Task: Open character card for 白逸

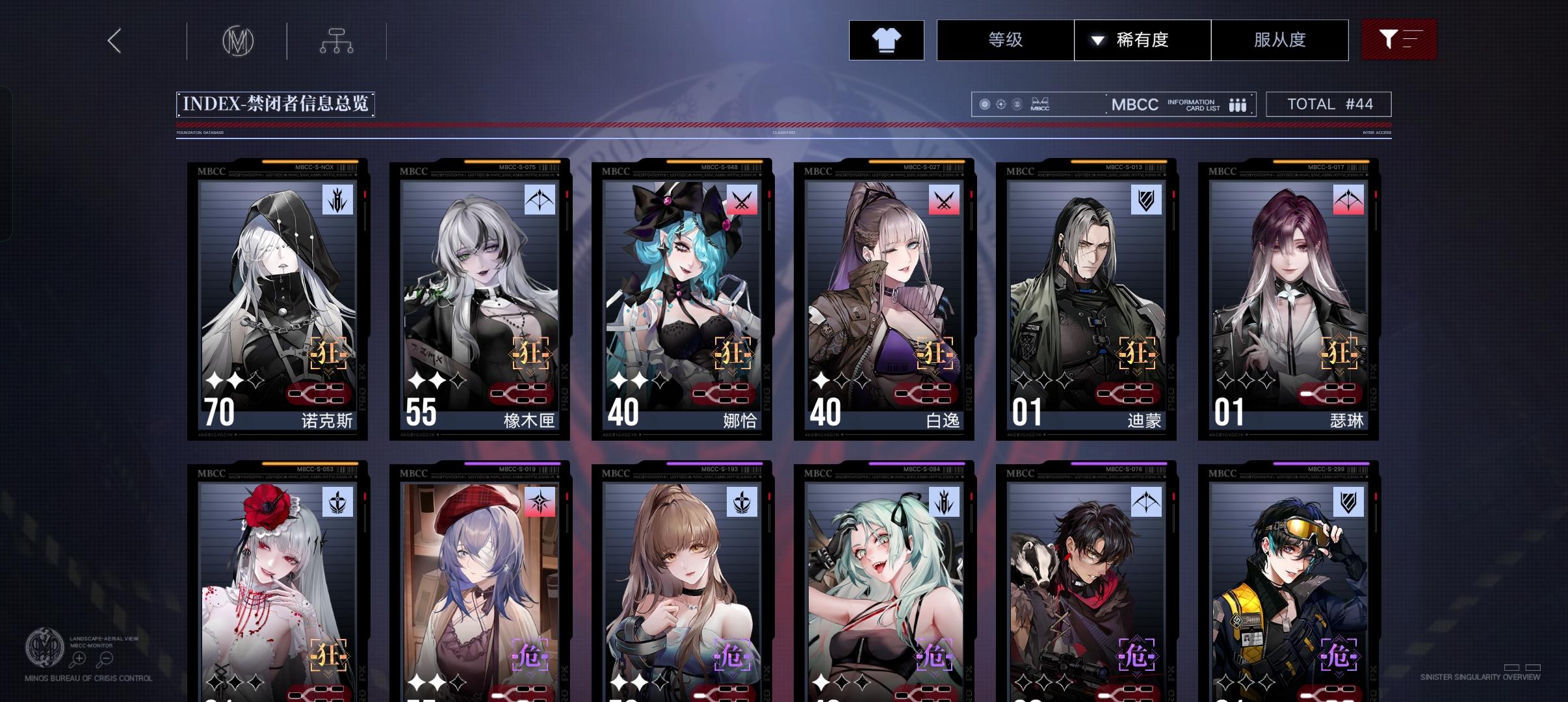Action: coord(883,299)
